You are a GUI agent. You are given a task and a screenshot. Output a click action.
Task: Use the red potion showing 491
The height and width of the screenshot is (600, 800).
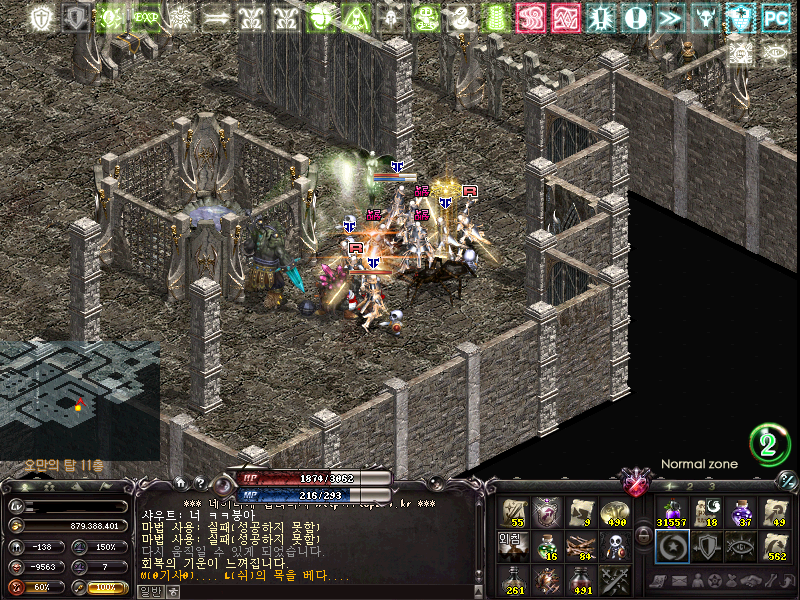[582, 579]
